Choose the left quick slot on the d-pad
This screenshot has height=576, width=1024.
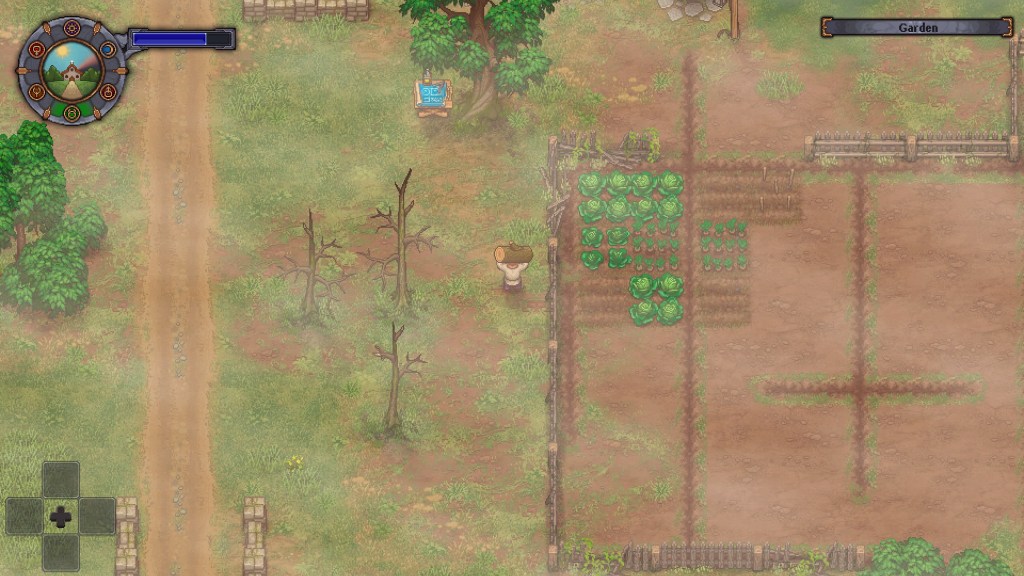tap(24, 516)
